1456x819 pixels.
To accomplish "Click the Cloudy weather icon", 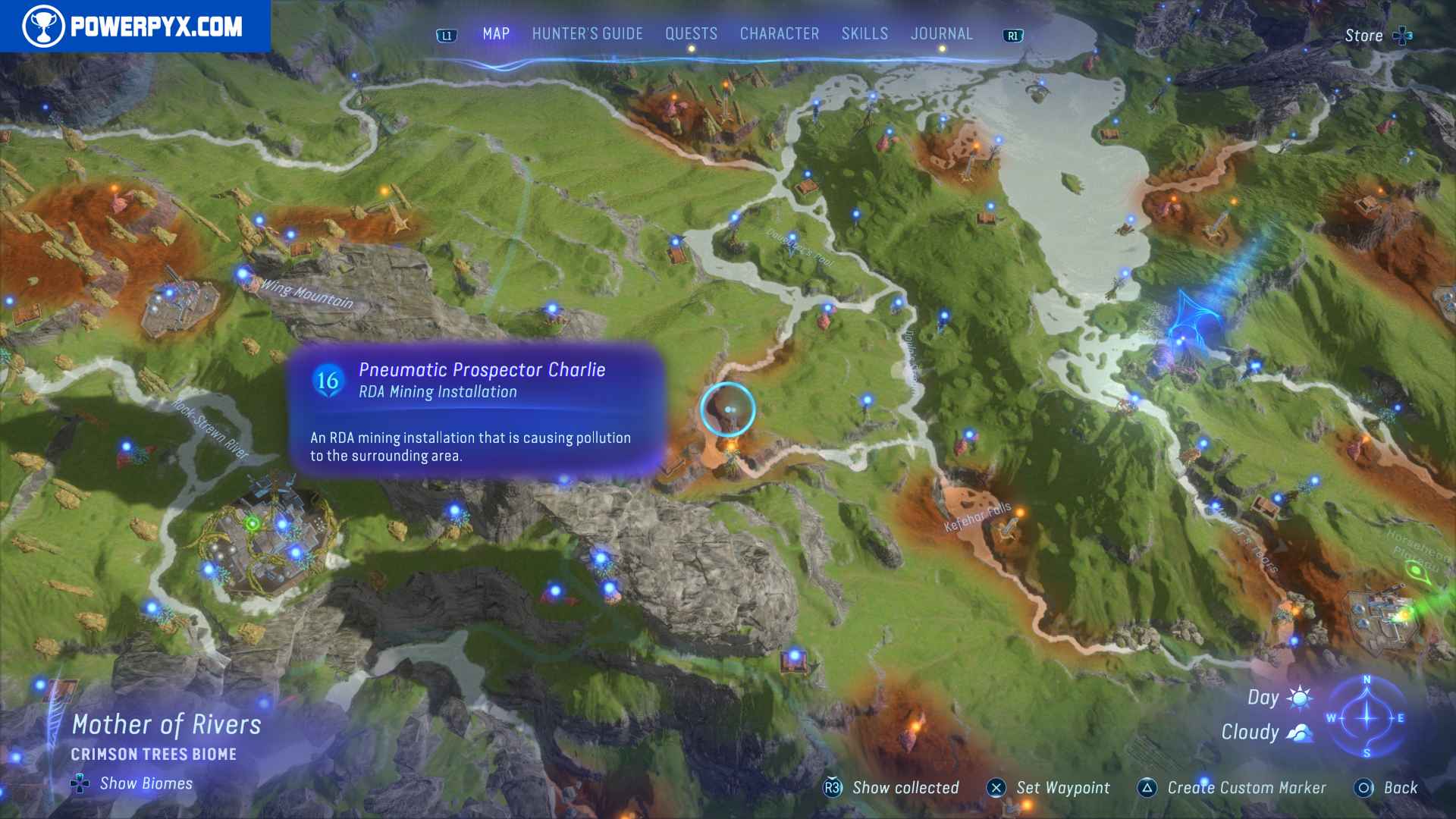I will [1299, 732].
